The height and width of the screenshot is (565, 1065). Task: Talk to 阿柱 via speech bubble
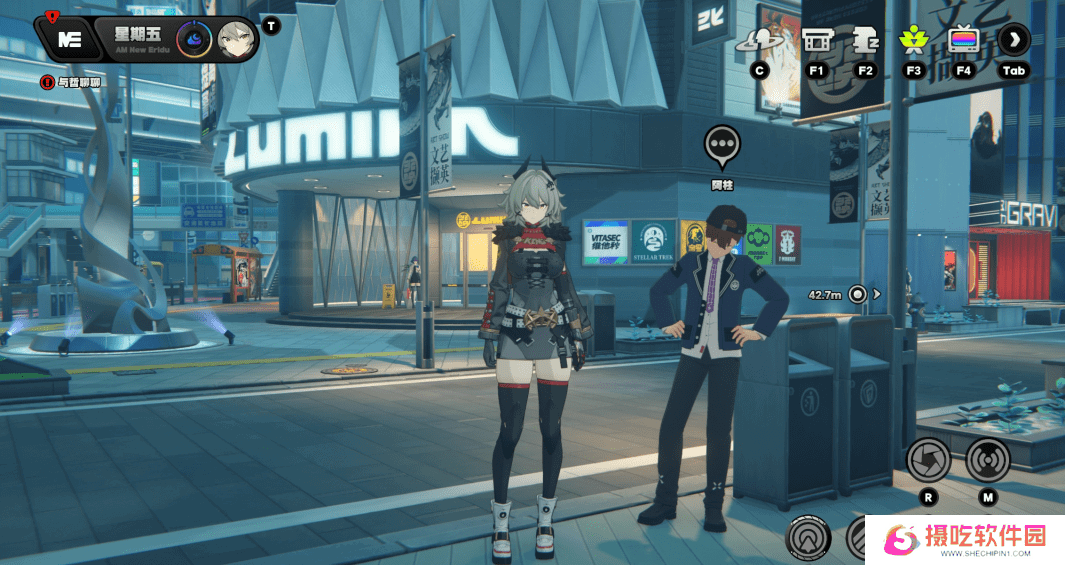click(722, 146)
